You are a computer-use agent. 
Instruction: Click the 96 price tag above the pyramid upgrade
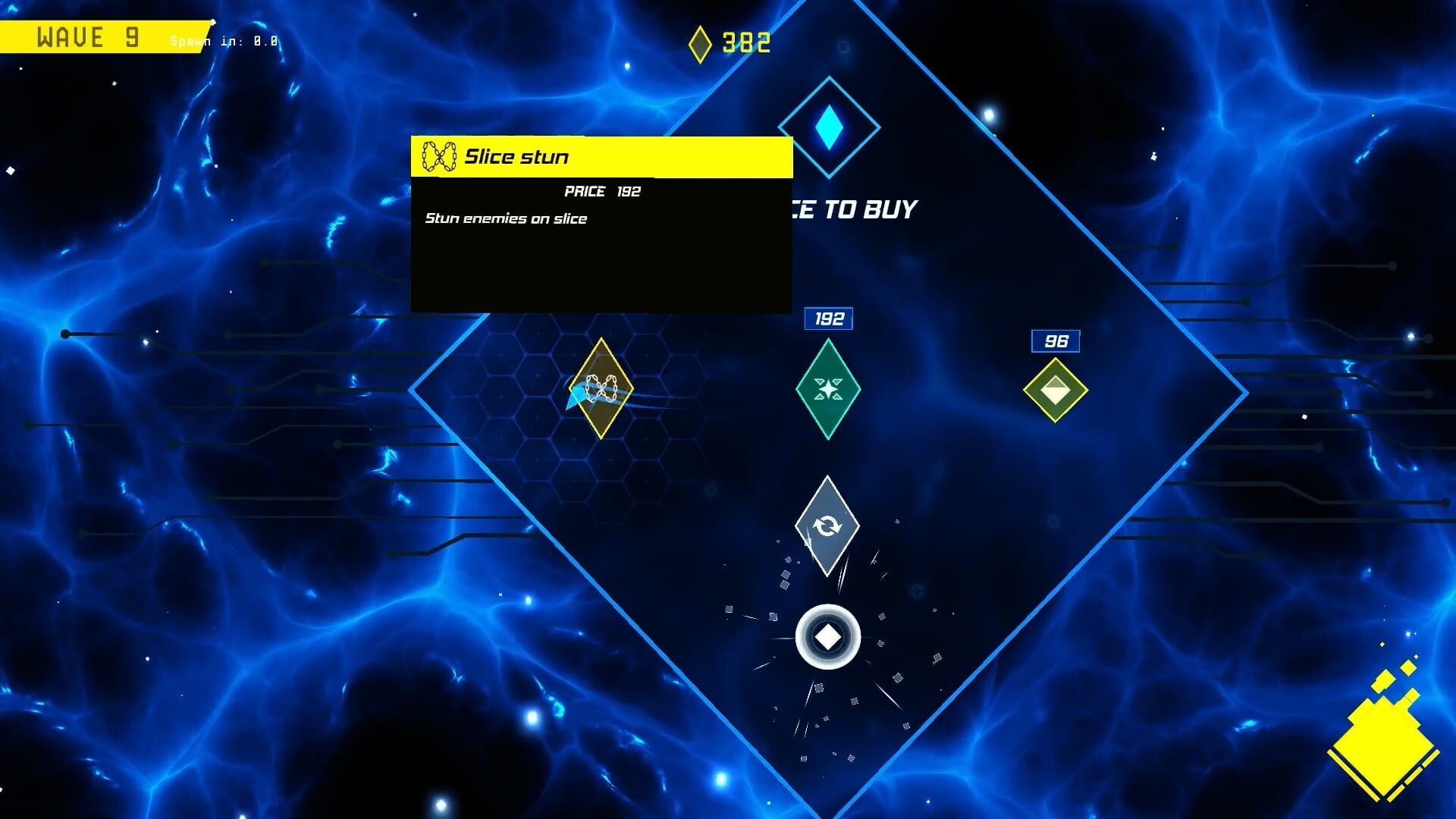tap(1056, 342)
